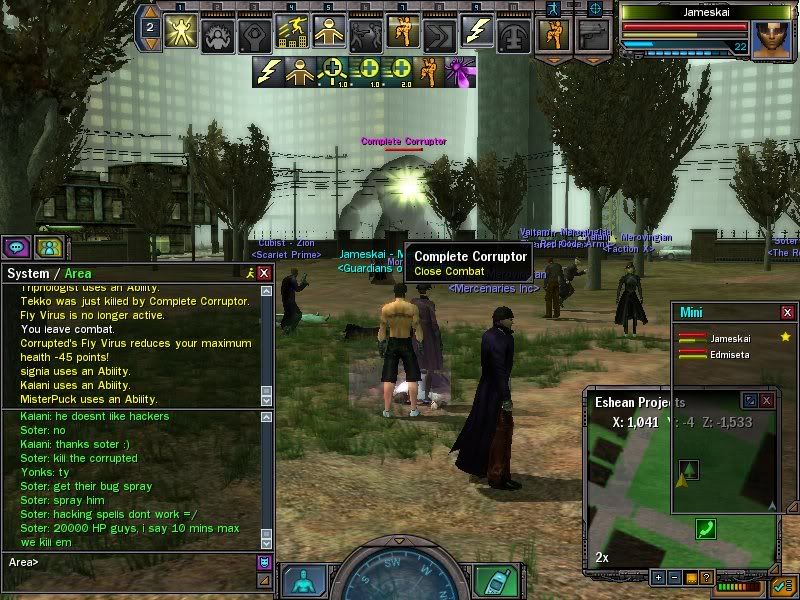
Task: Open the character body status button
Action: (x=303, y=580)
